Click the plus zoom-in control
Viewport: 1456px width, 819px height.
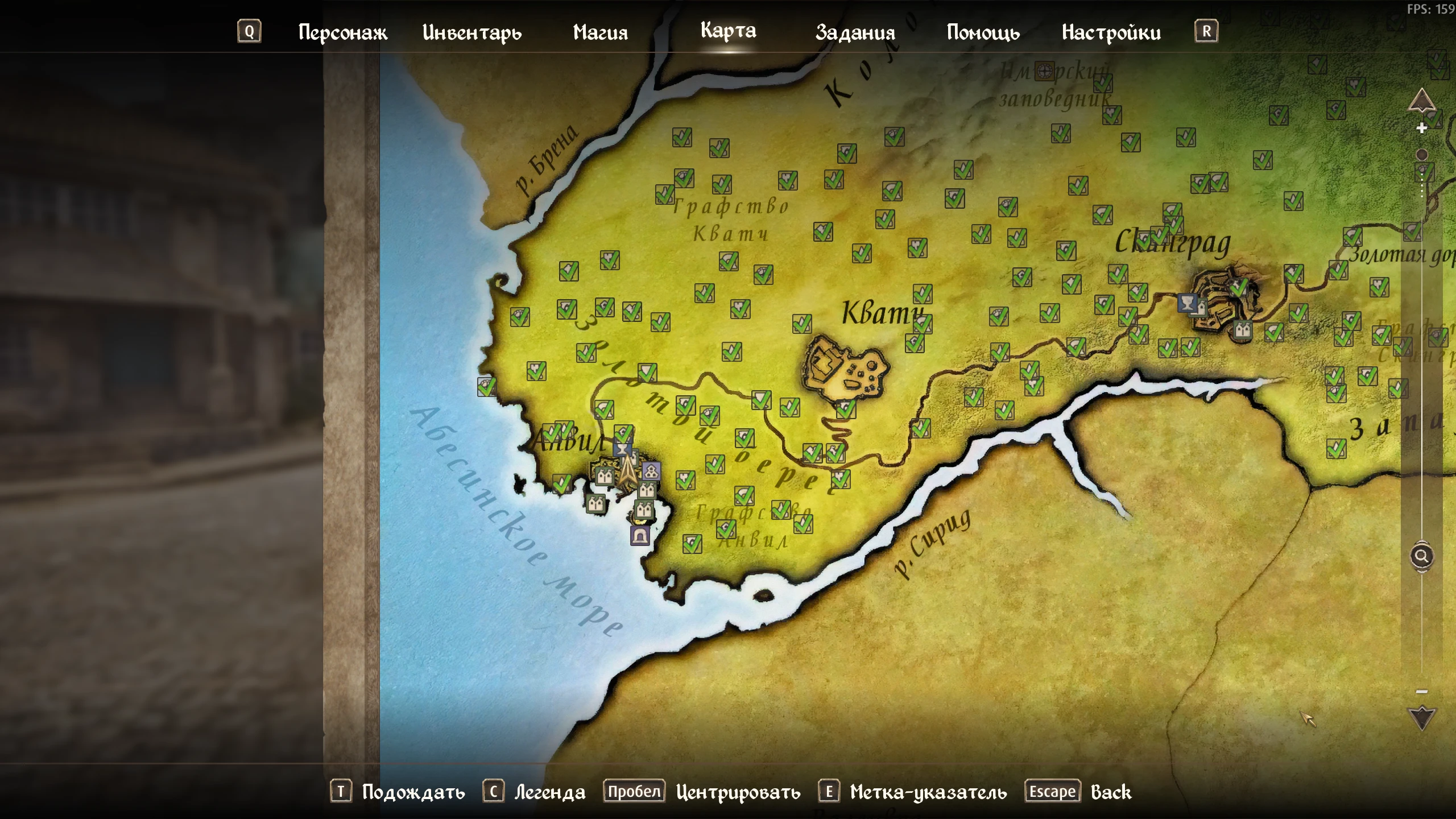point(1421,128)
